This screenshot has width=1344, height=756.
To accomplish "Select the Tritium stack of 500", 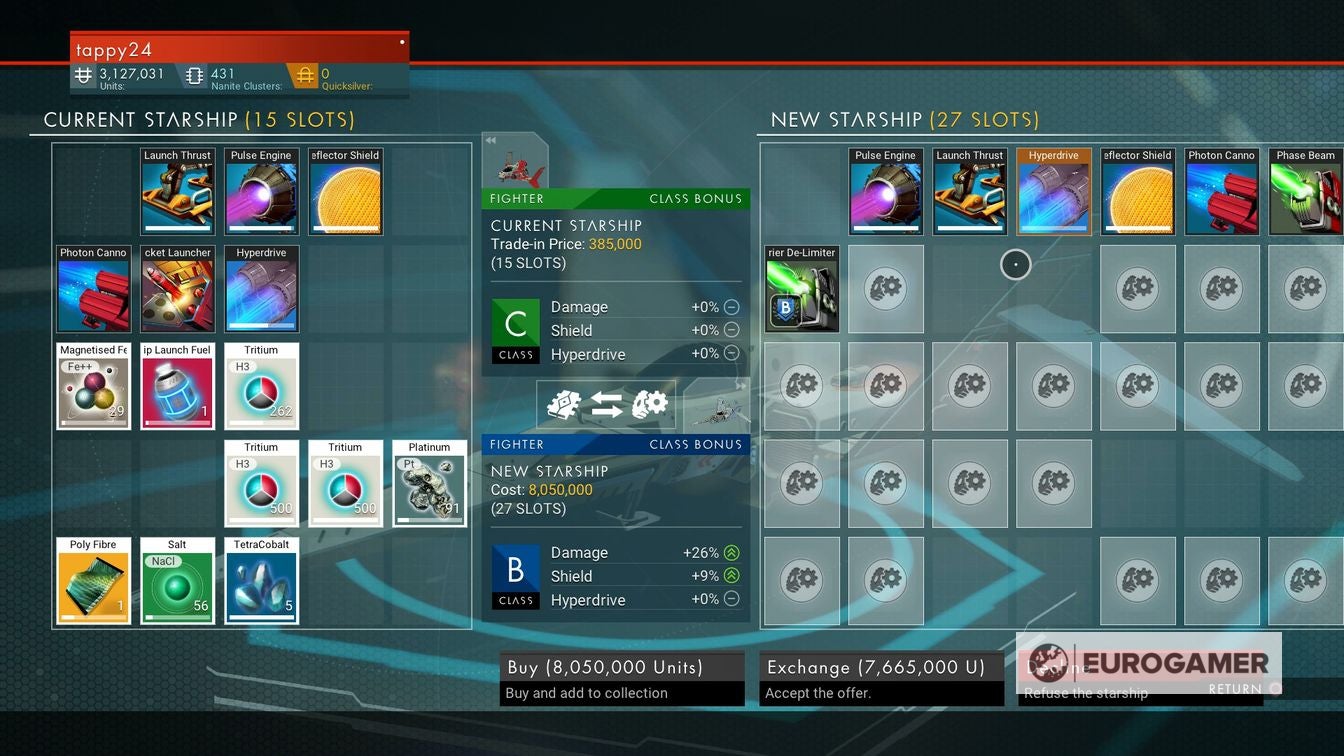I will click(261, 483).
